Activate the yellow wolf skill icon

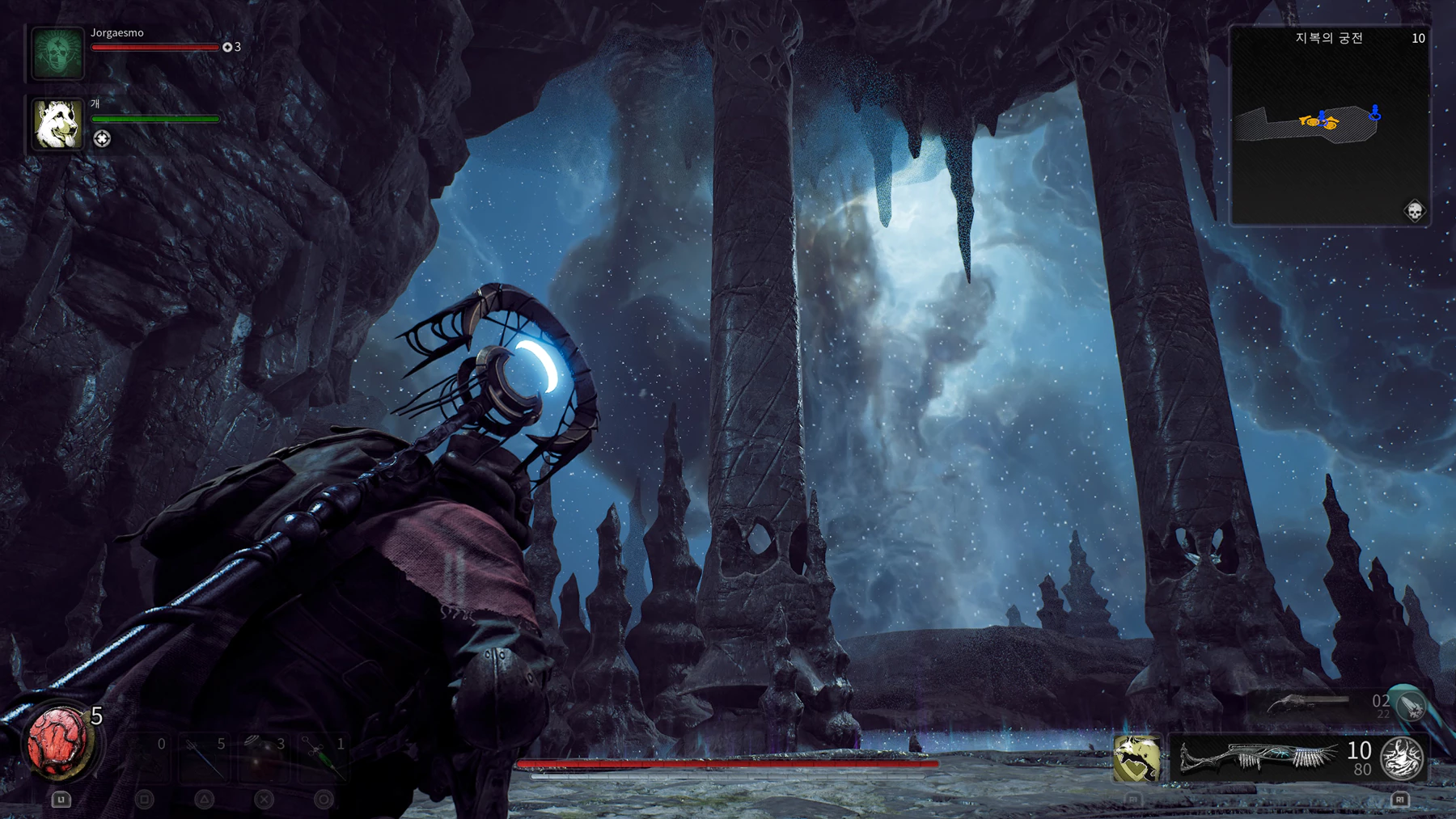pos(1136,758)
